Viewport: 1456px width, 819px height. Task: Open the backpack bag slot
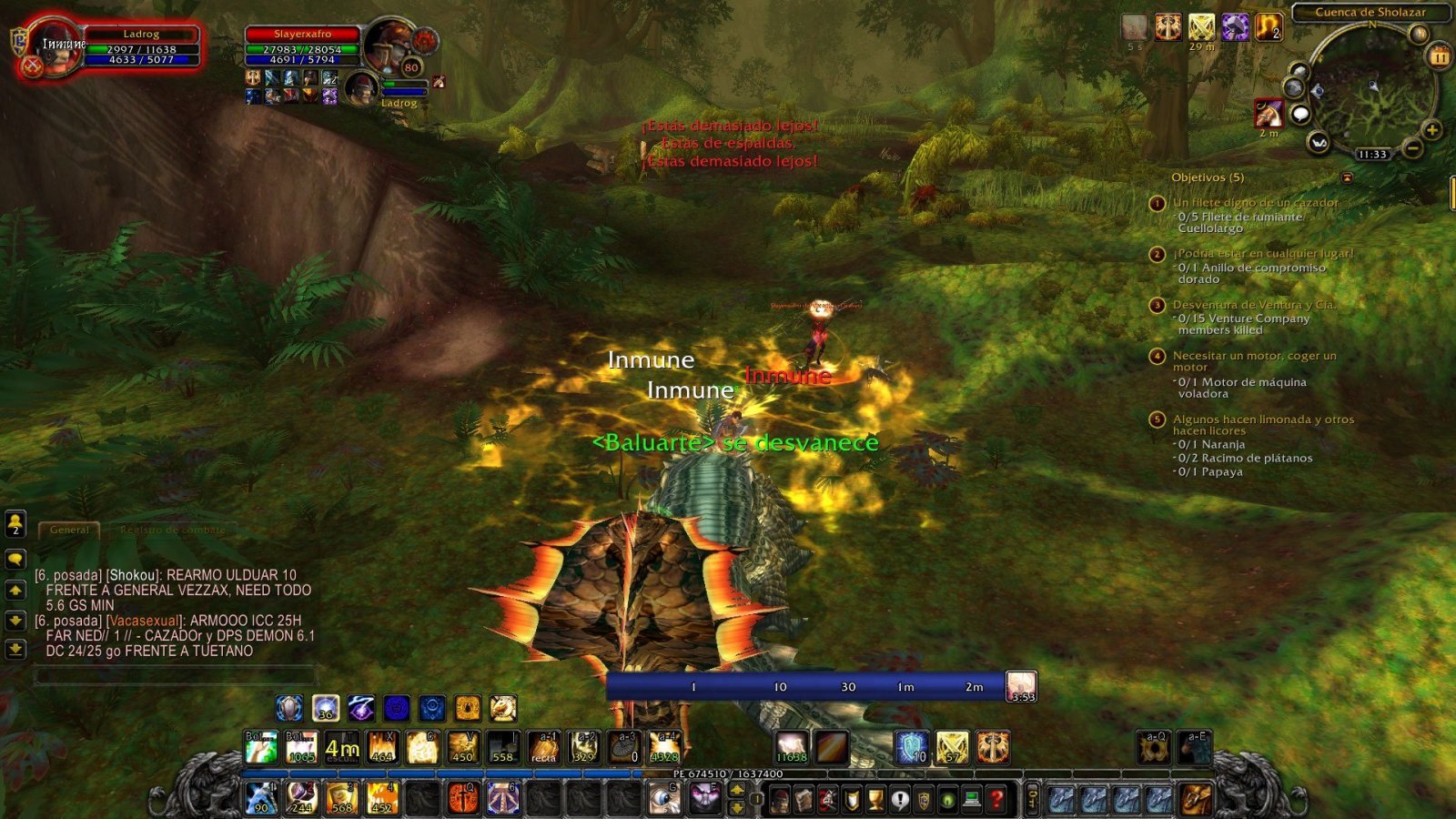(1197, 800)
